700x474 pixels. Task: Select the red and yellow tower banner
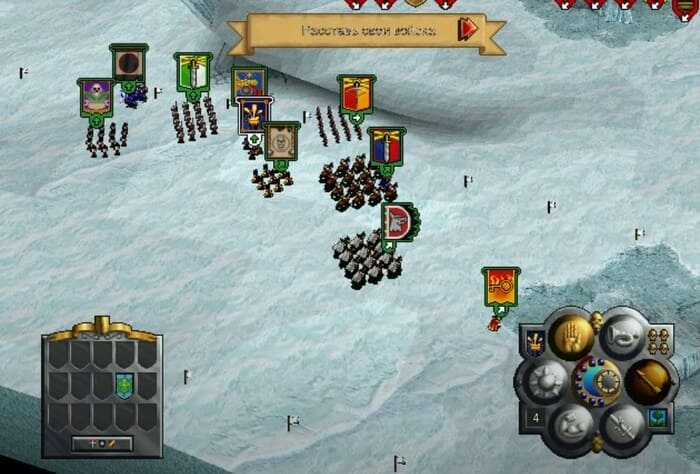coord(355,94)
